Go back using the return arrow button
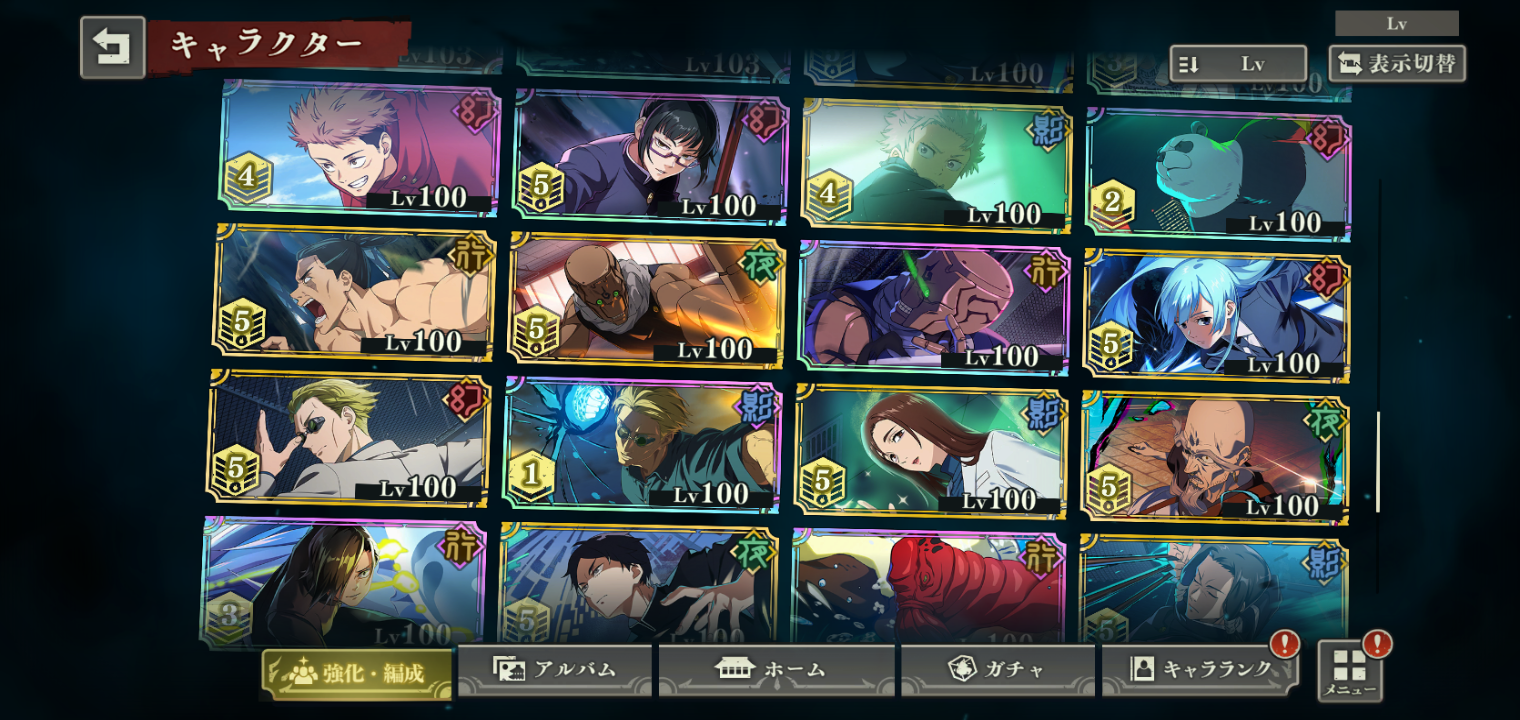The image size is (1520, 720). click(x=112, y=47)
